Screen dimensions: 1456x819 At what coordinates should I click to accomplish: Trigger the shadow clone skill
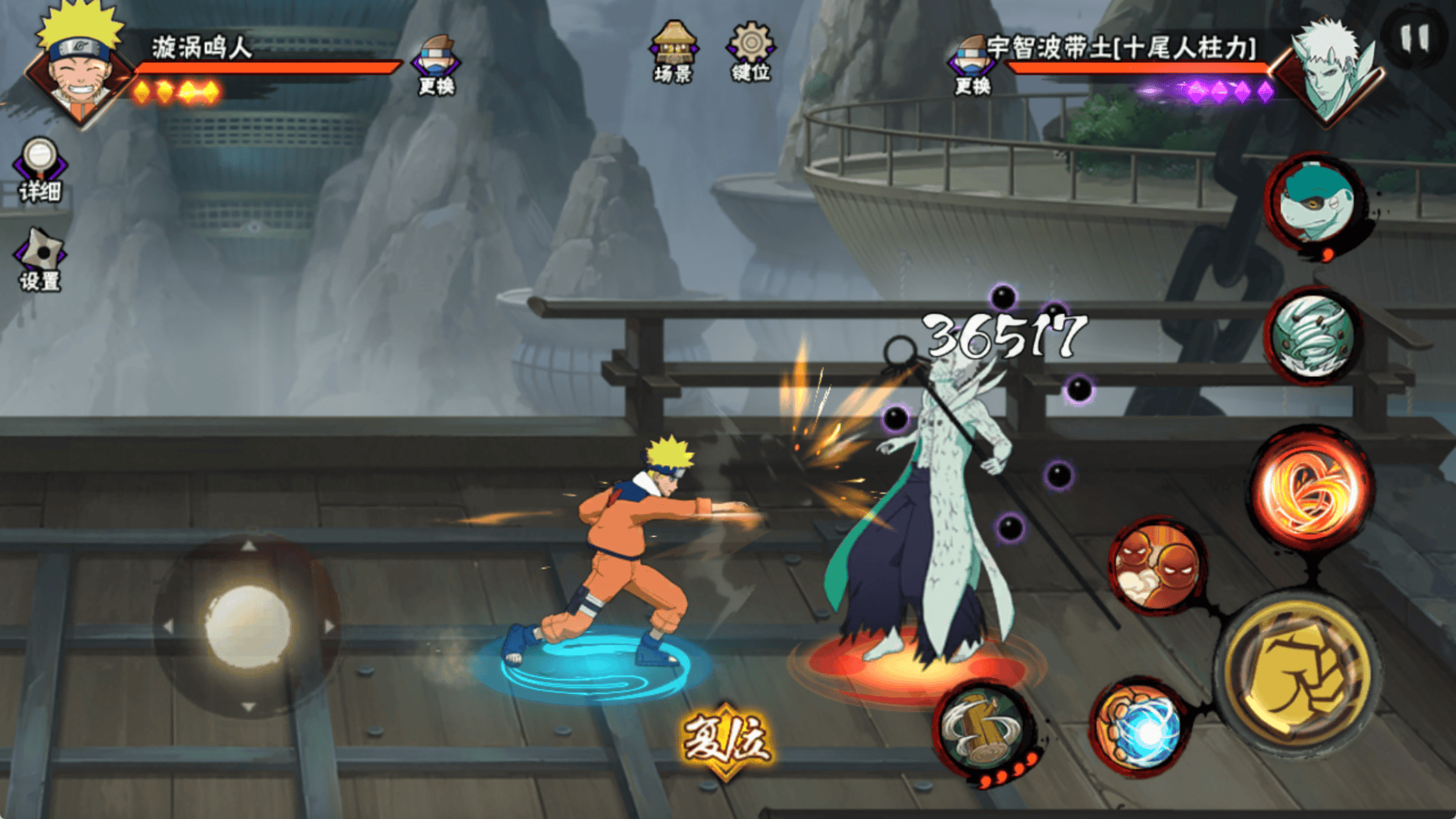tap(1157, 565)
